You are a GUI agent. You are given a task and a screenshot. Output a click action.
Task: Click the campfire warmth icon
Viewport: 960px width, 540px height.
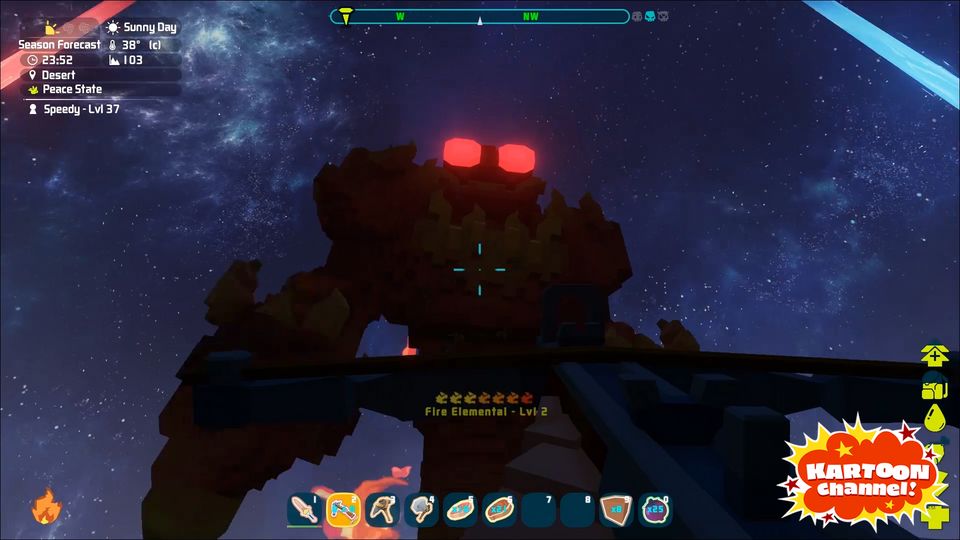coord(45,508)
